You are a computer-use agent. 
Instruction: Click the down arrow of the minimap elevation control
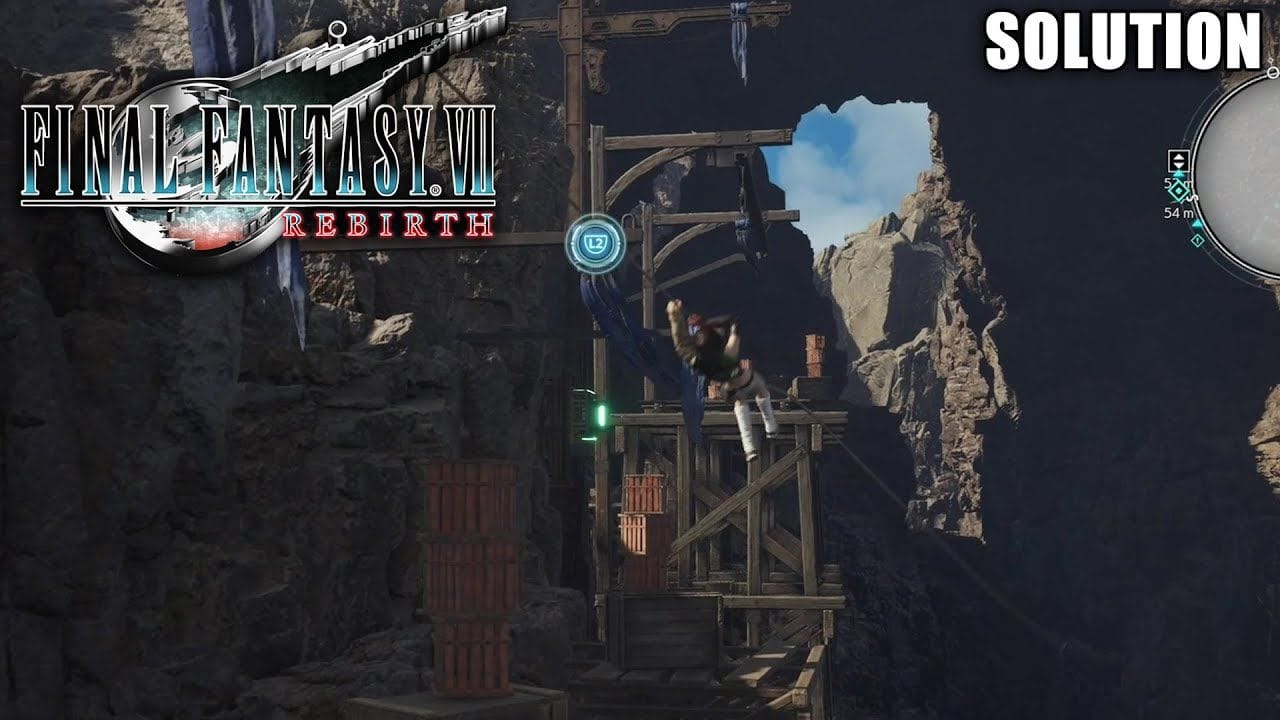tap(1178, 165)
